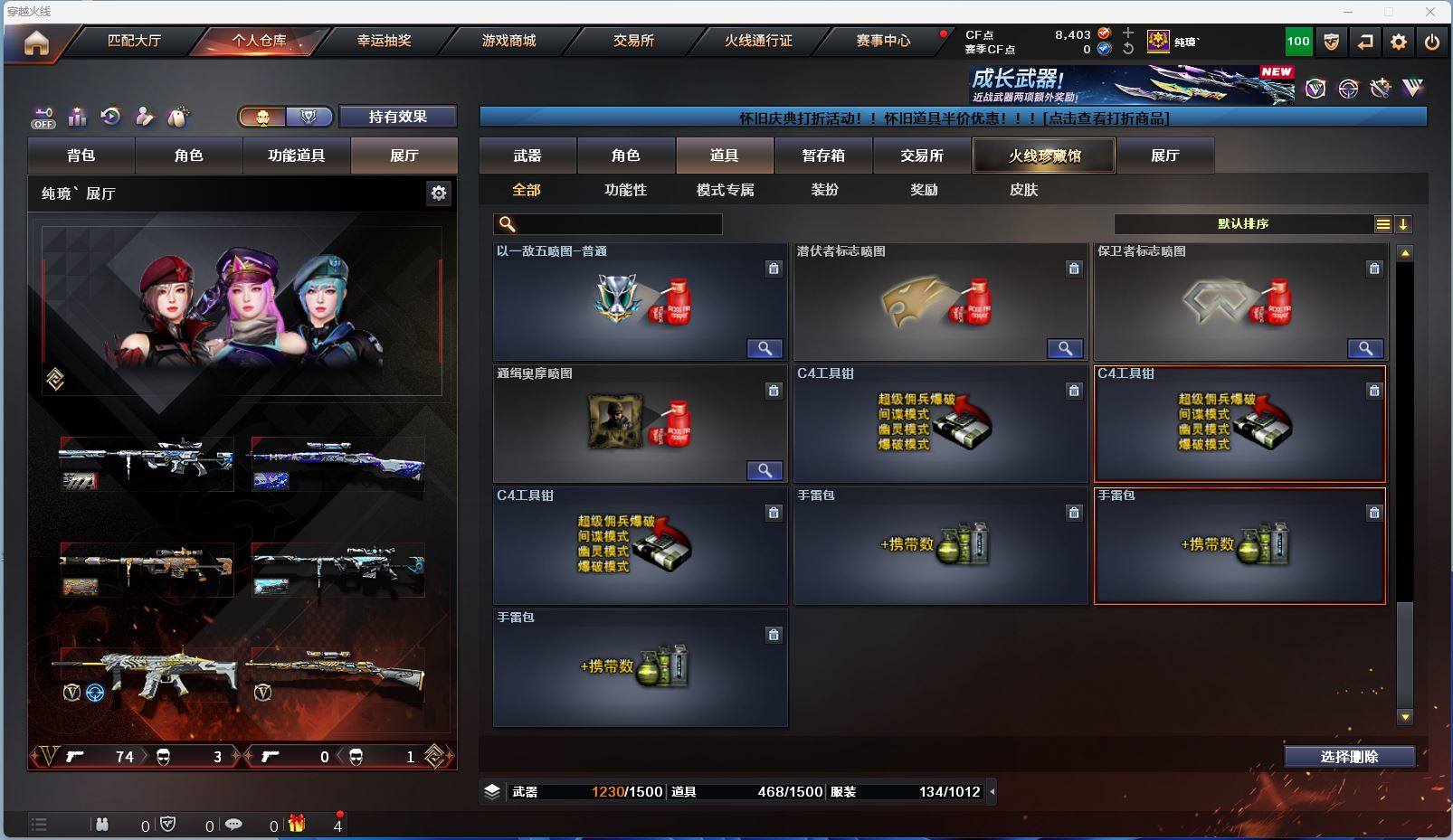Screen dimensions: 1453x840
Task: Click the discount announcement banner
Action: pyautogui.click(x=953, y=118)
